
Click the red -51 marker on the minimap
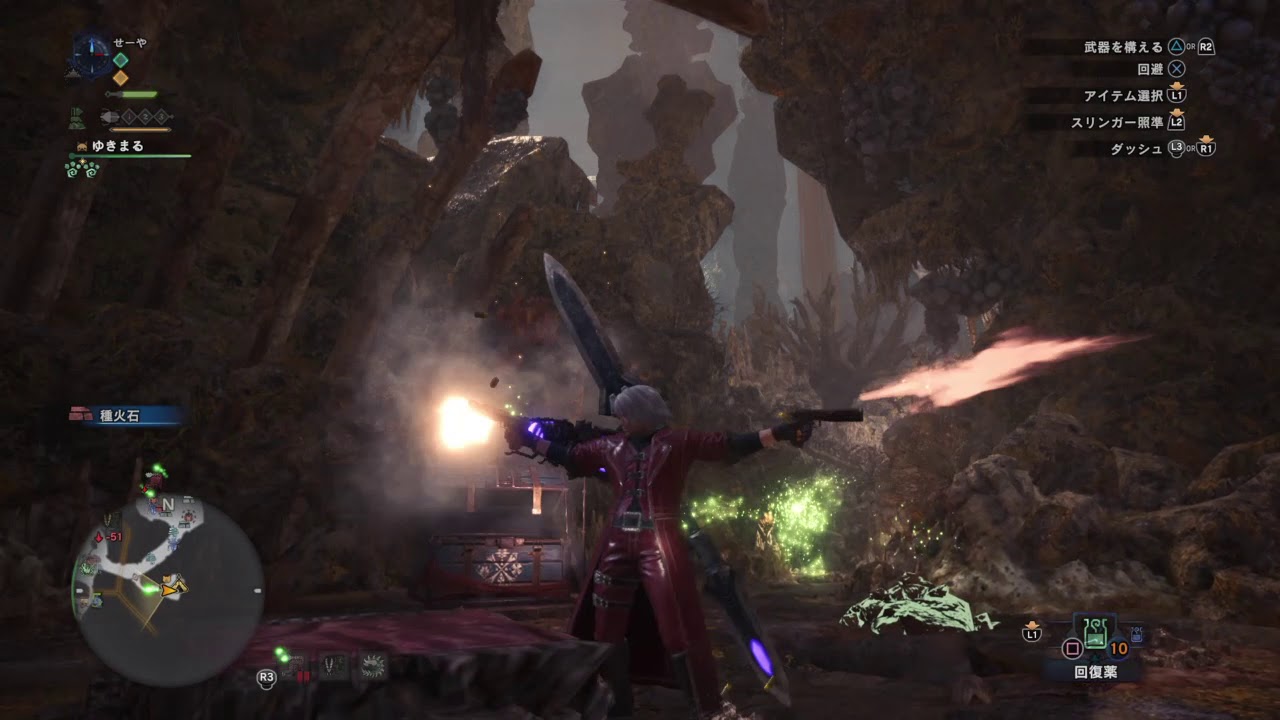click(x=114, y=537)
